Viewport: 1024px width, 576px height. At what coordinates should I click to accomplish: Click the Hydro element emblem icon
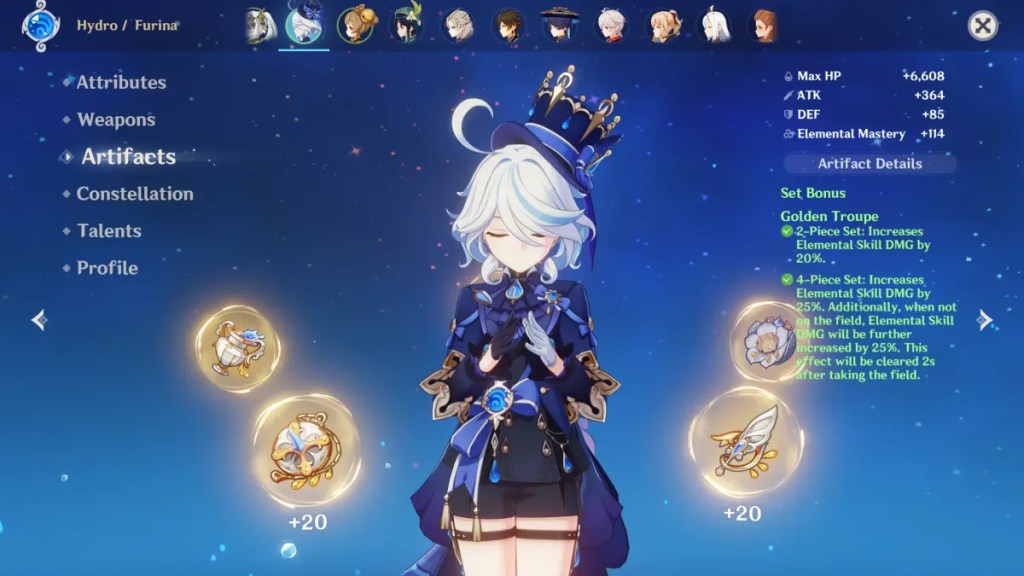[x=41, y=25]
